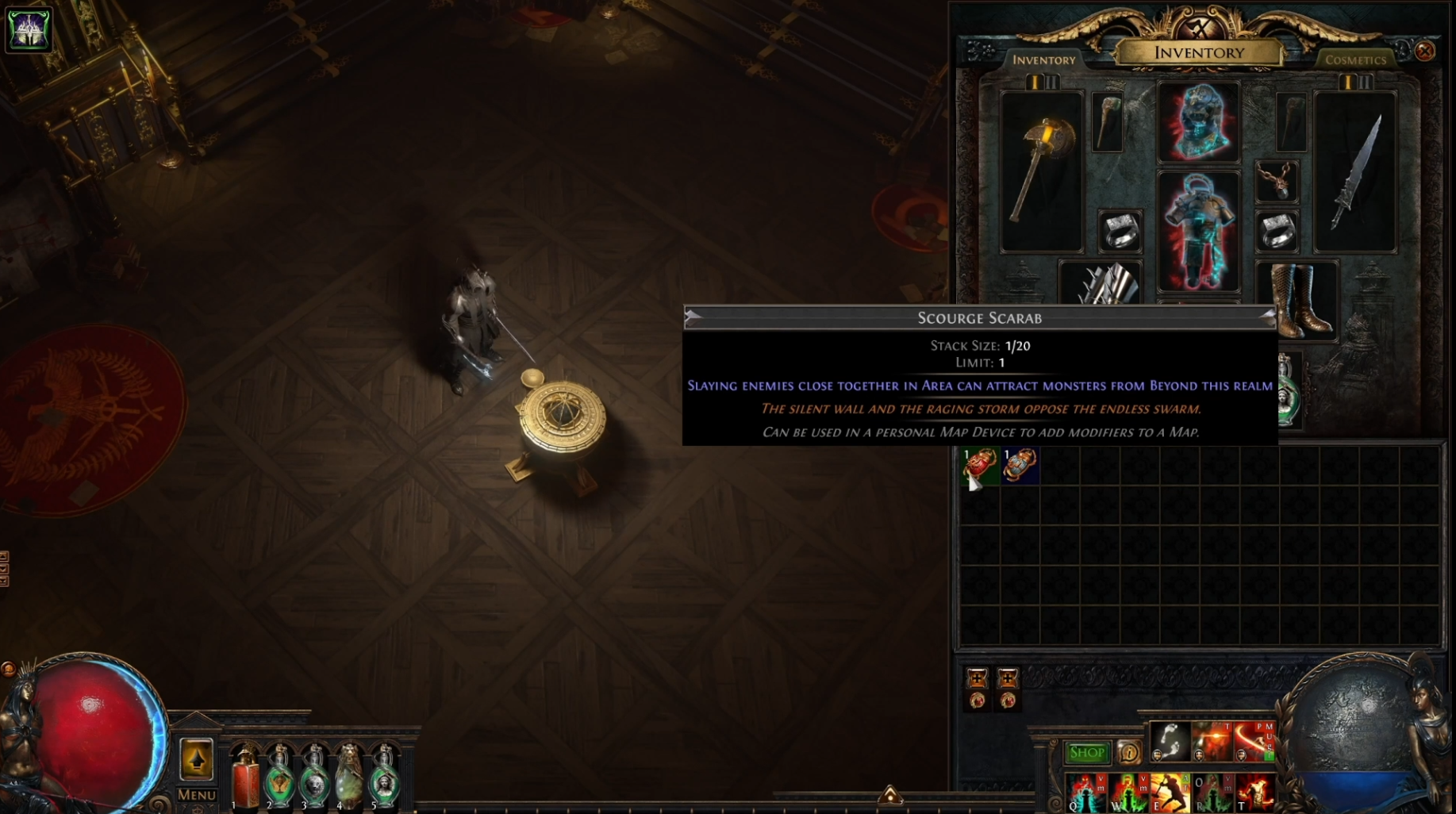This screenshot has width=1456, height=814.
Task: Activate the footprints movement skill
Action: 1170,741
